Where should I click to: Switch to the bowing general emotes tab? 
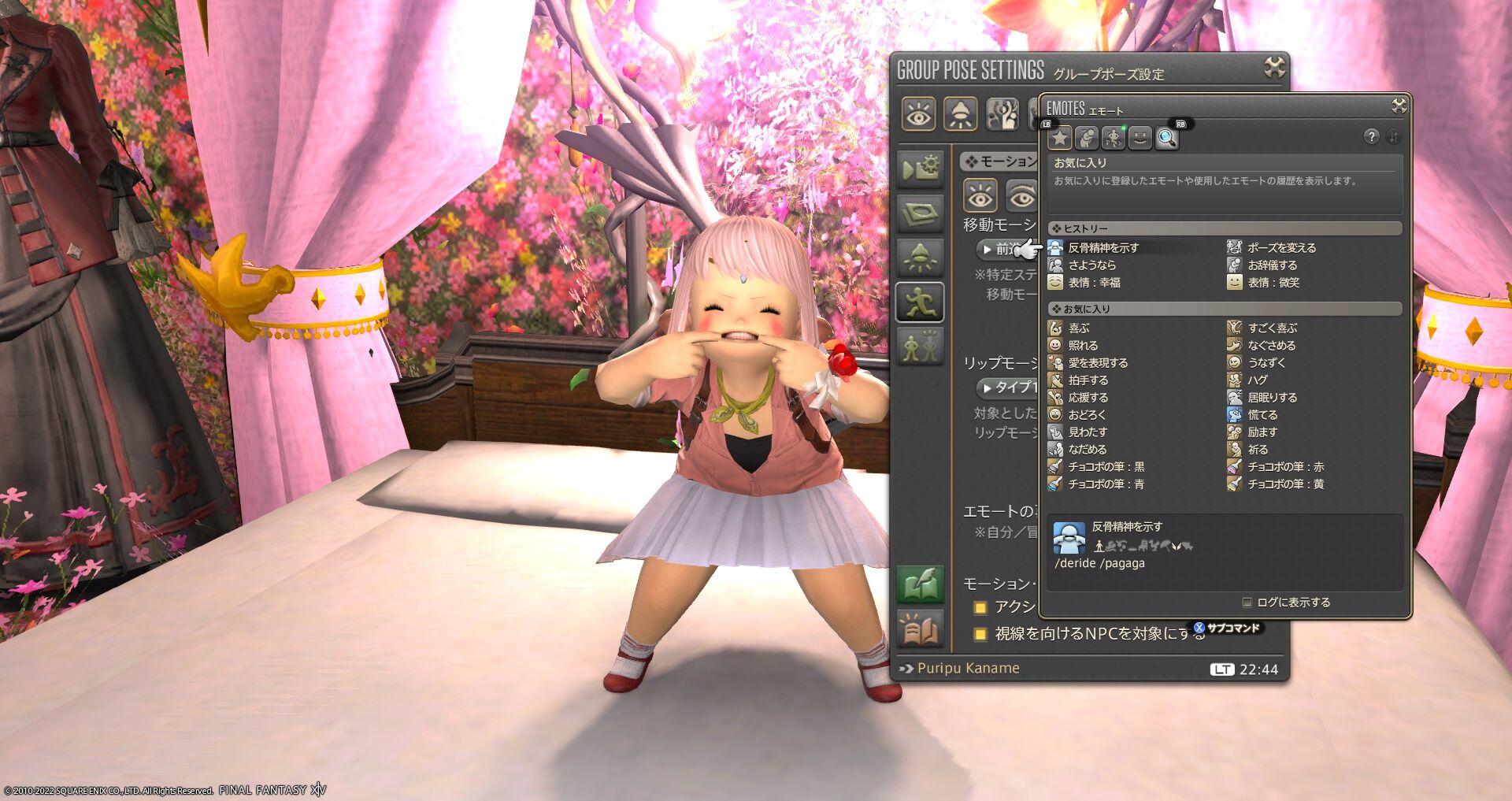pos(1087,138)
